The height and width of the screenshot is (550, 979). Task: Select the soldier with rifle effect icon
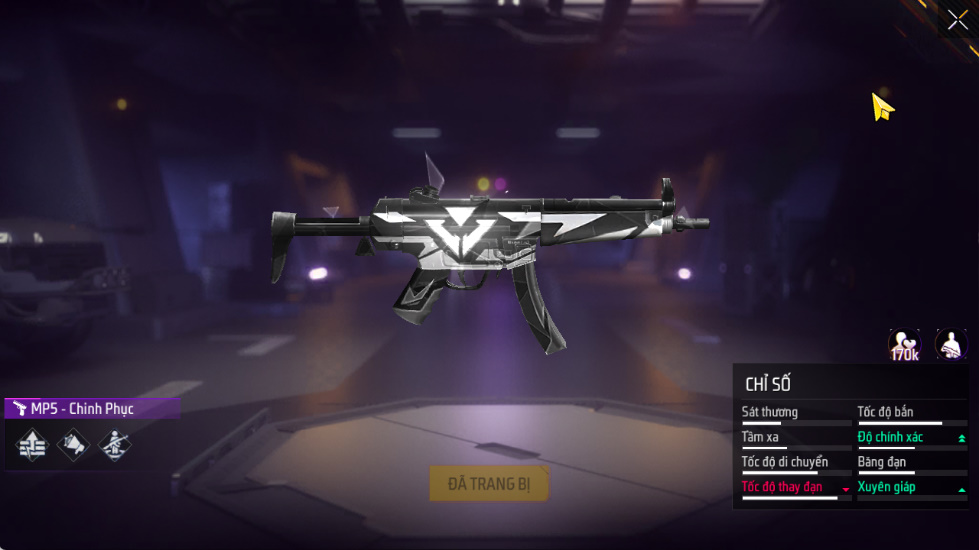pyautogui.click(x=114, y=445)
